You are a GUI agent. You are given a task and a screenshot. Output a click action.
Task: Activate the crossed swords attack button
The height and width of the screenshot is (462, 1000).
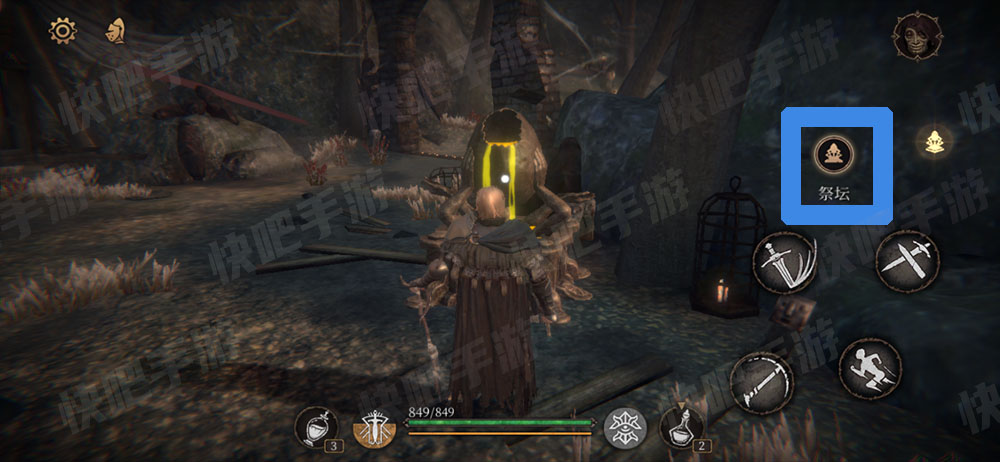coord(906,260)
